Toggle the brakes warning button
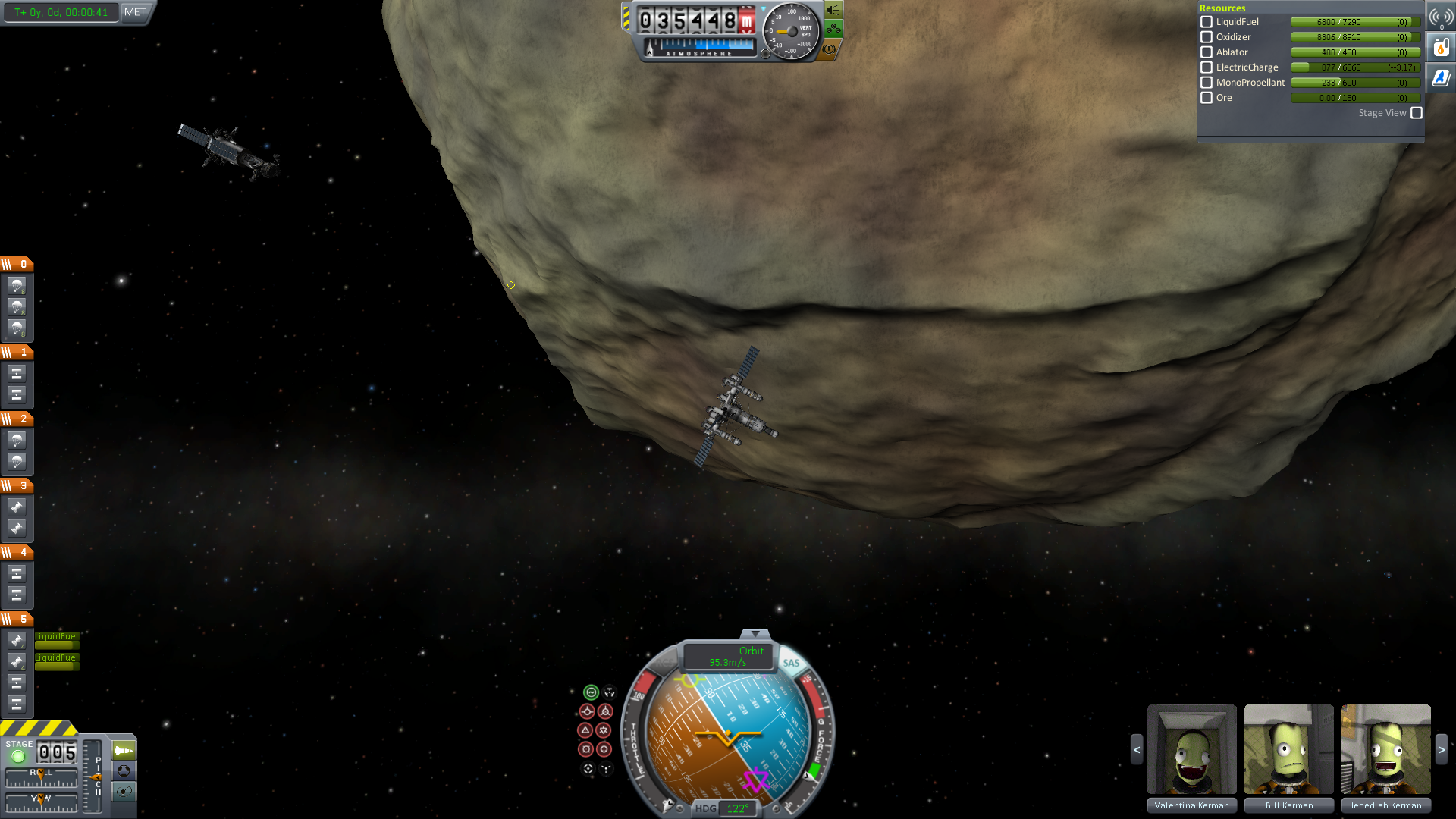1456x819 pixels. (830, 49)
